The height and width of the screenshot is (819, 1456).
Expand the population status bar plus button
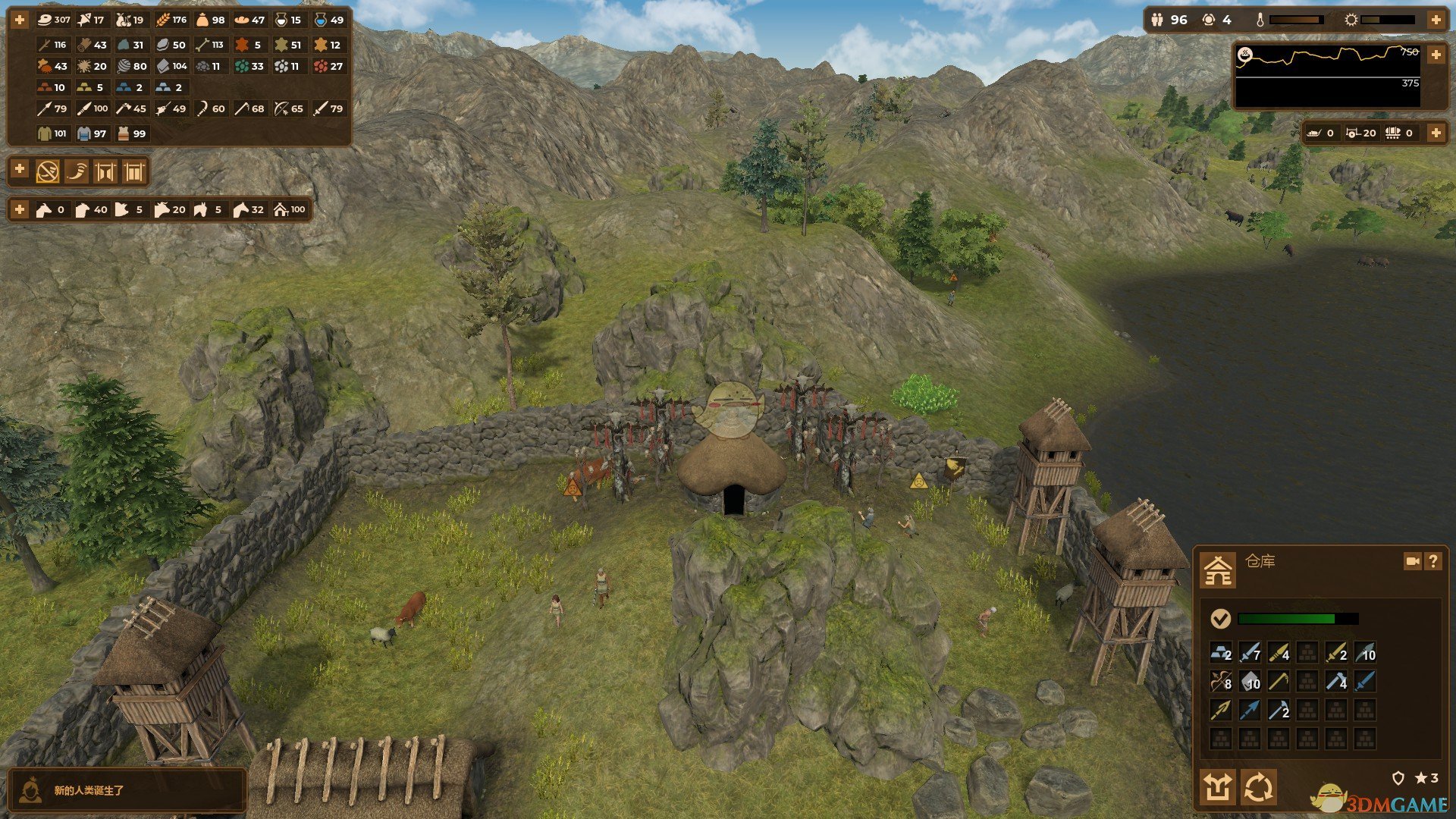pyautogui.click(x=1436, y=20)
